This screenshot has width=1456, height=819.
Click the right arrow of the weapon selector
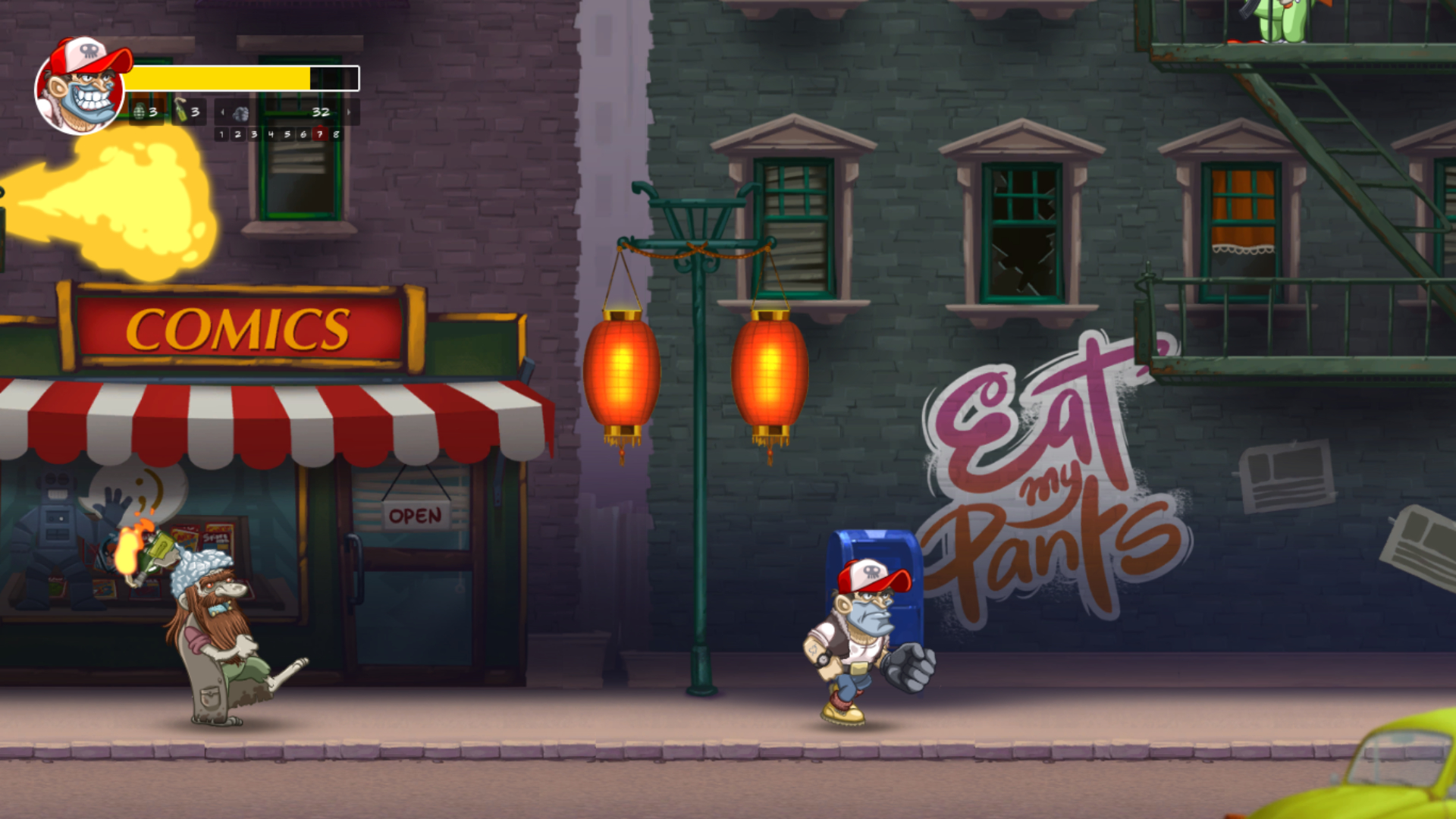tap(348, 112)
